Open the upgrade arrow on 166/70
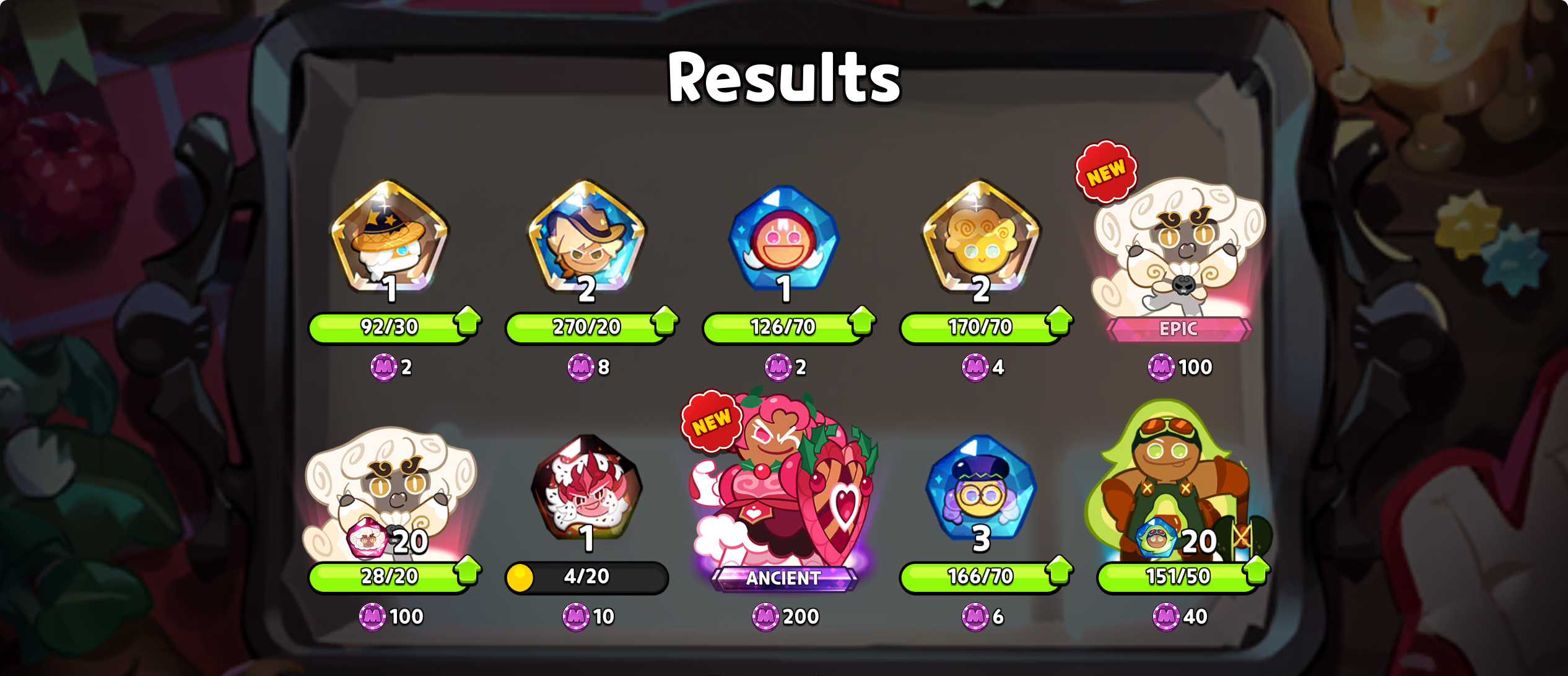 pos(1059,574)
